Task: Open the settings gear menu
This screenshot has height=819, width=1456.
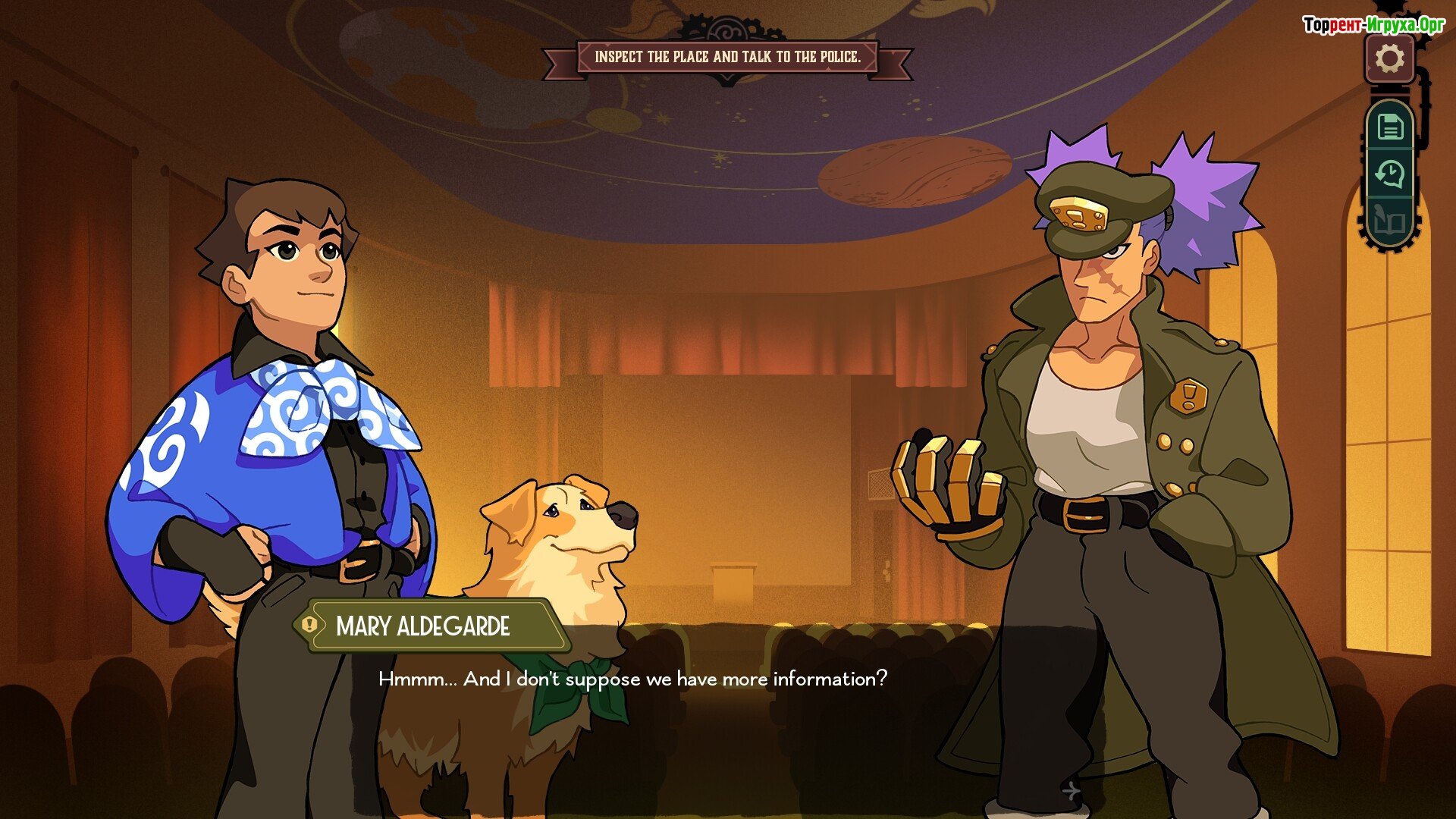Action: [x=1389, y=58]
